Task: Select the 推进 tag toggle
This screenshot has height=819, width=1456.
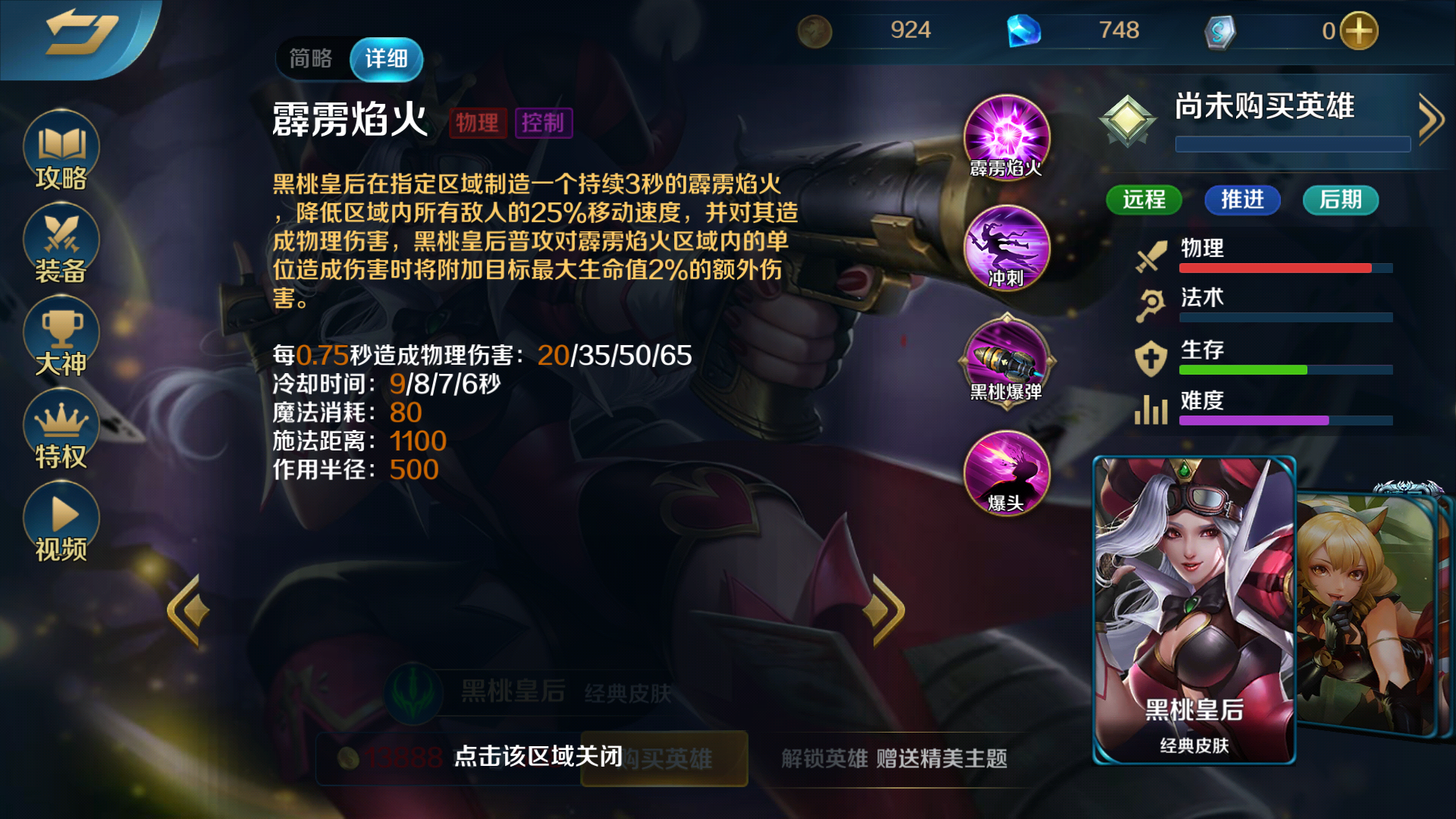Action: 1242,200
